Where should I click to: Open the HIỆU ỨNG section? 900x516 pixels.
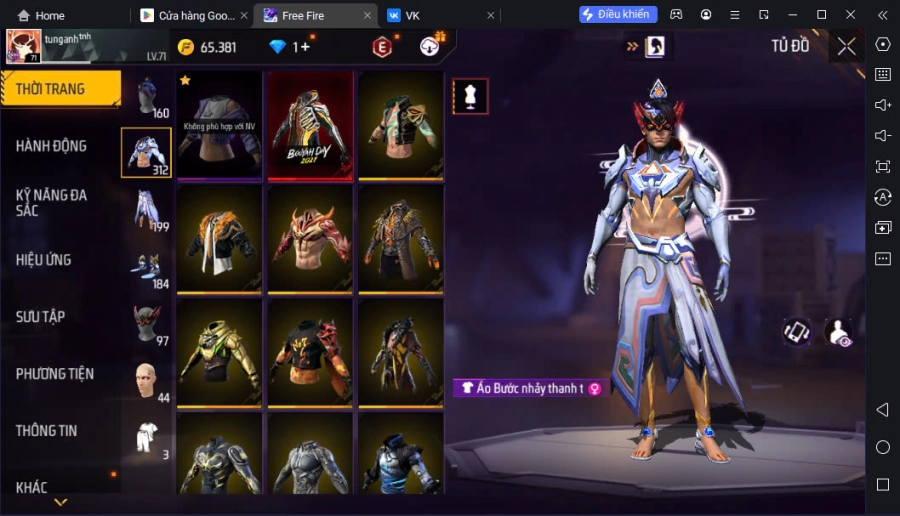(44, 260)
